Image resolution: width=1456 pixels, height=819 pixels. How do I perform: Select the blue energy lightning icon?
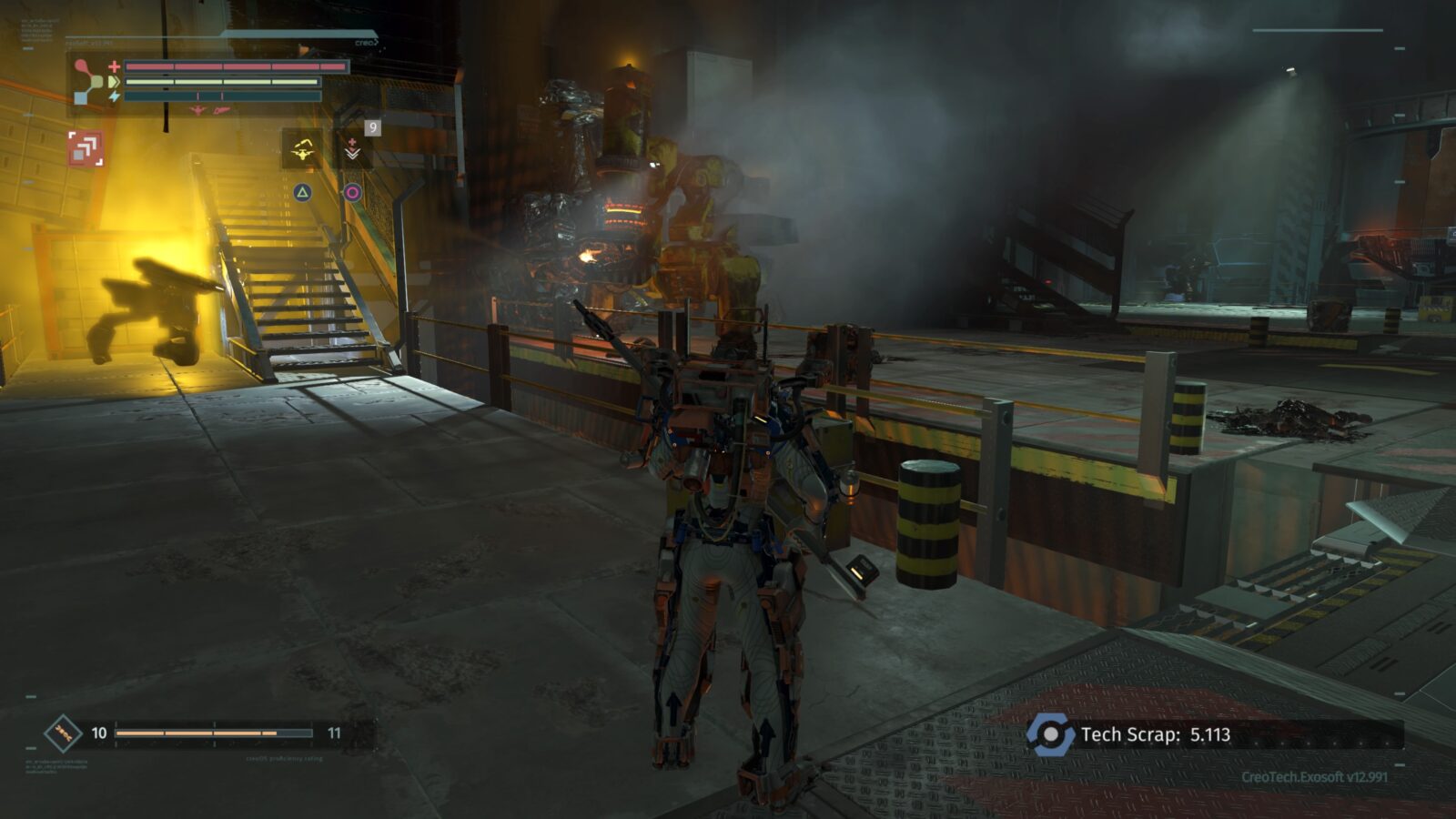[x=113, y=96]
